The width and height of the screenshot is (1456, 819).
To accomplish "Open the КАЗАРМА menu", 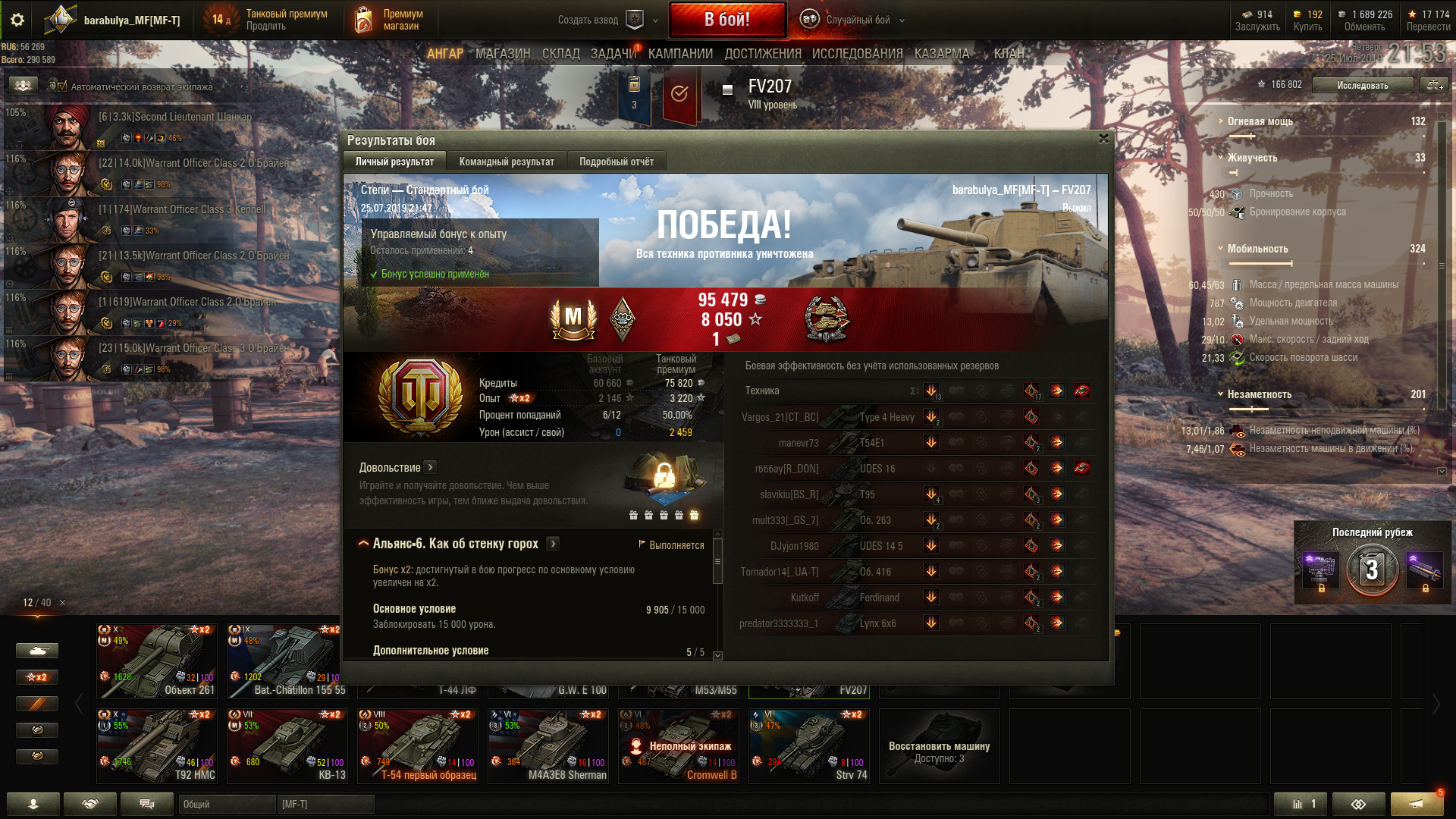I will click(x=941, y=54).
